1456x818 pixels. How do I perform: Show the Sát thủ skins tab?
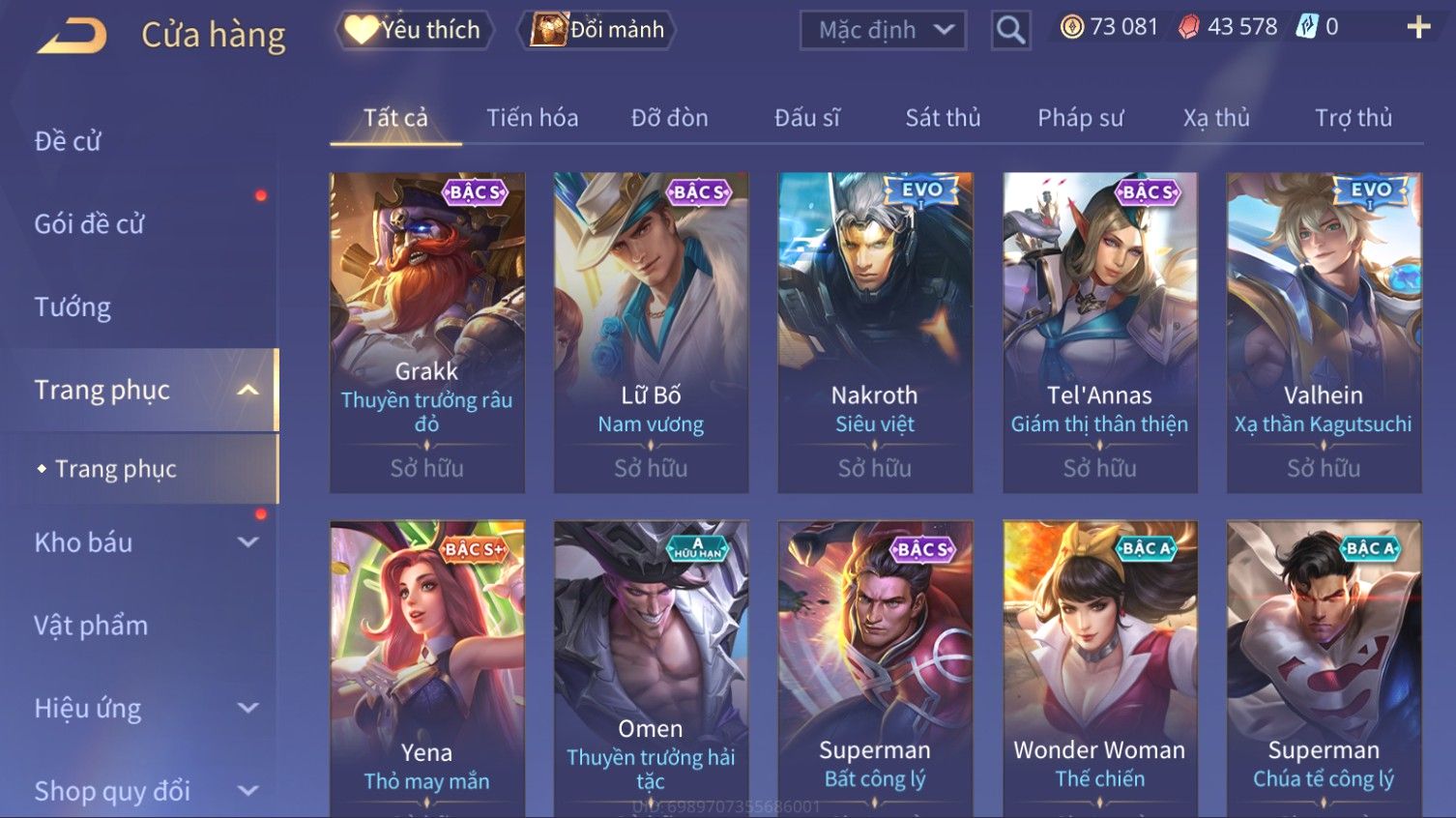[x=943, y=118]
